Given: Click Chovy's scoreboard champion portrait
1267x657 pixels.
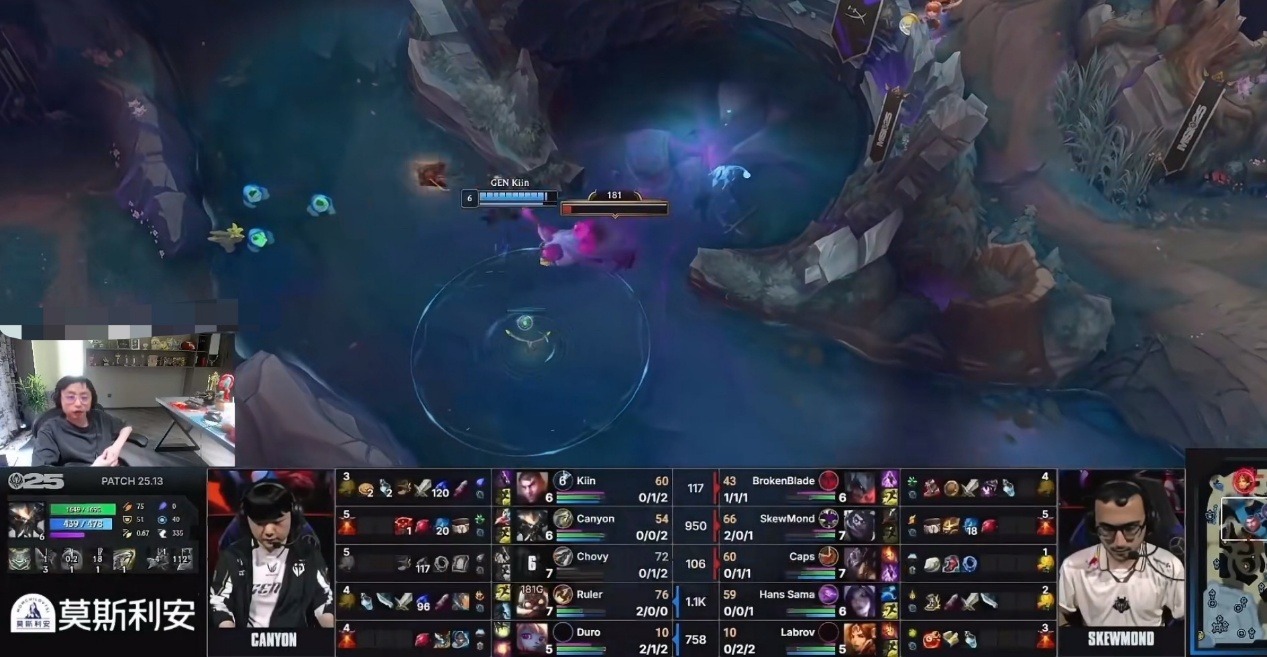Looking at the screenshot, I should point(531,563).
